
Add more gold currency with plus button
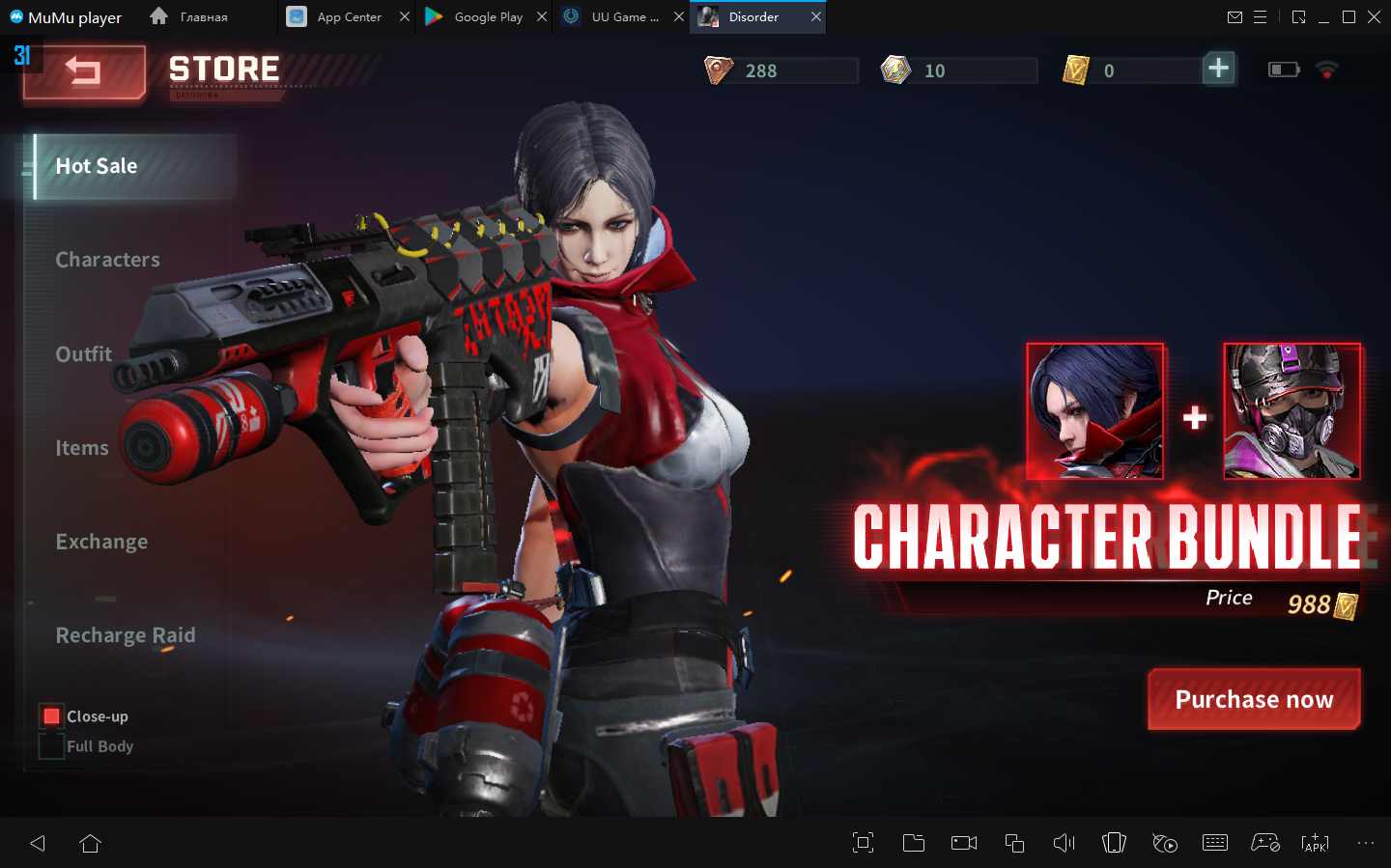(1219, 69)
